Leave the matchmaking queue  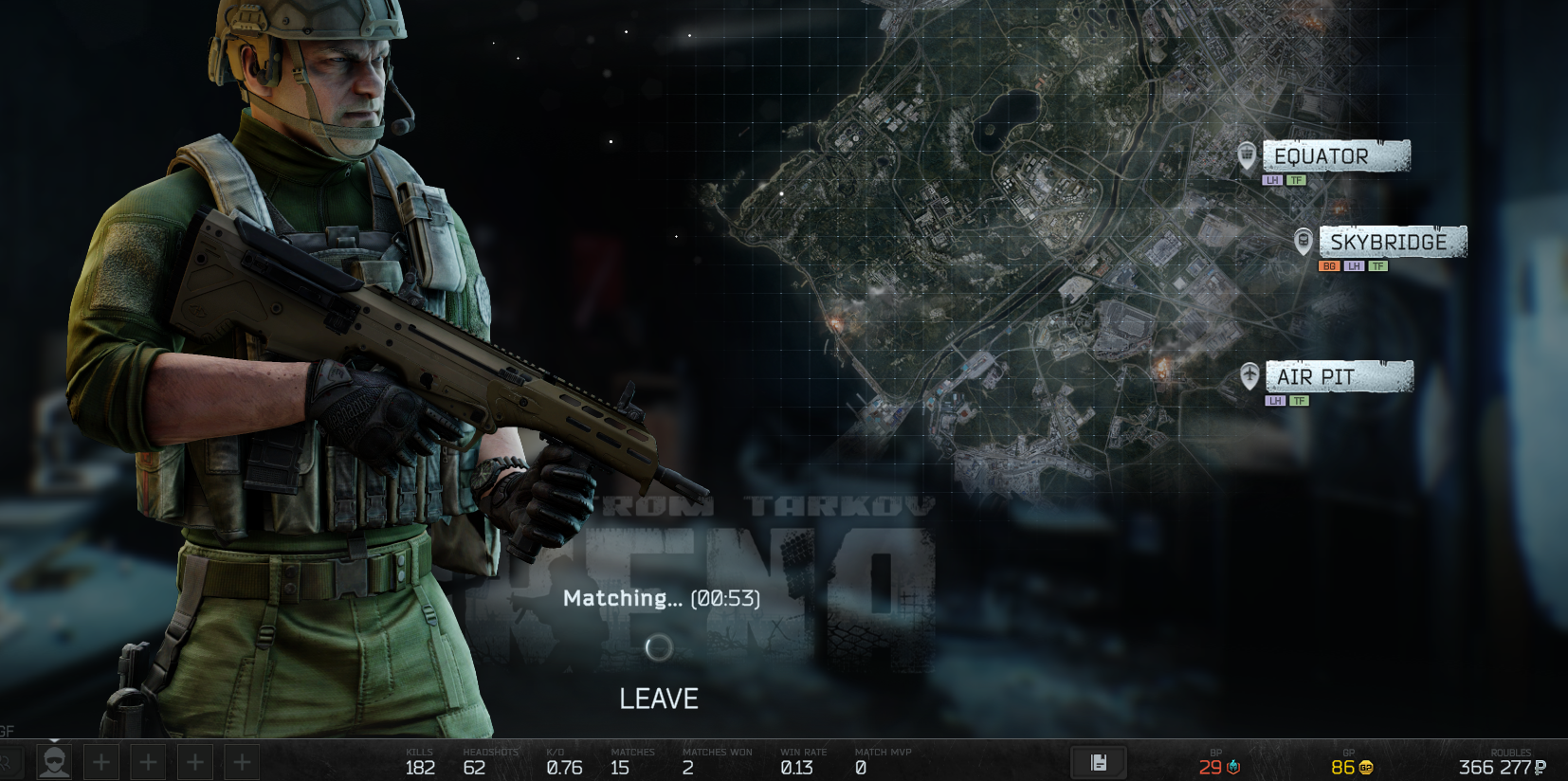[658, 699]
